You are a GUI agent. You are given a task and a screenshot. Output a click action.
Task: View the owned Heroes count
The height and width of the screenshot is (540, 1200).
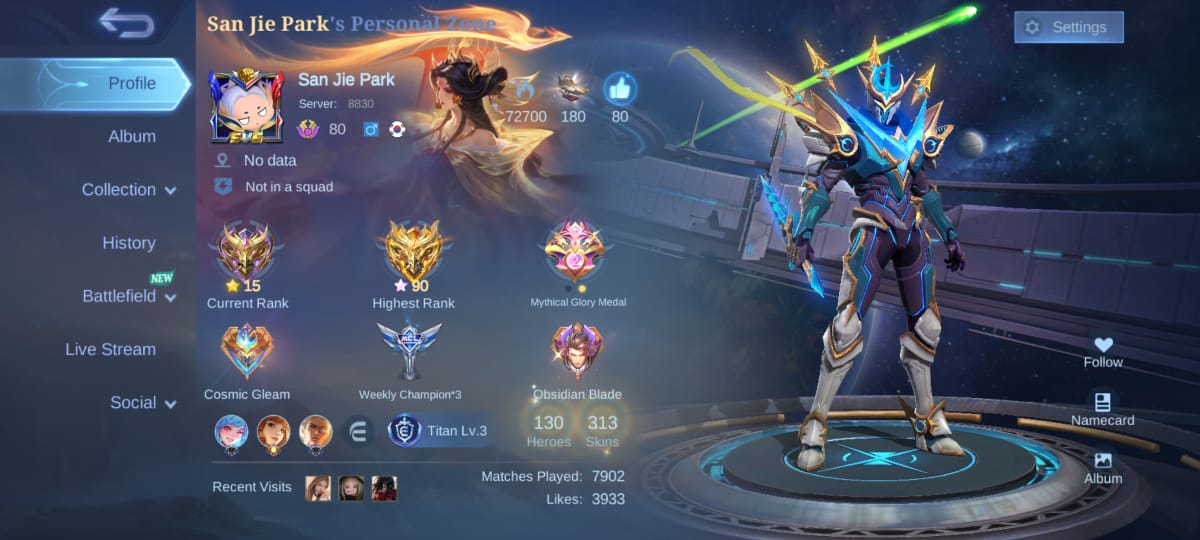549,431
